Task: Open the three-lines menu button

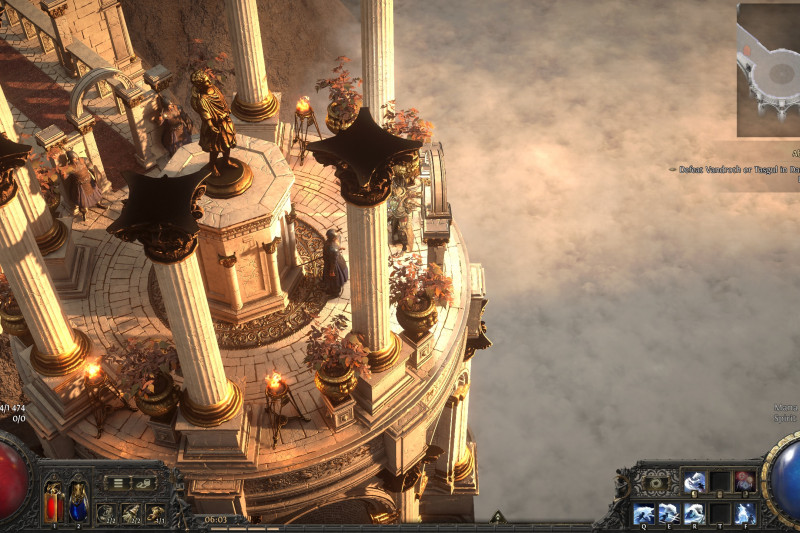Action: click(117, 483)
